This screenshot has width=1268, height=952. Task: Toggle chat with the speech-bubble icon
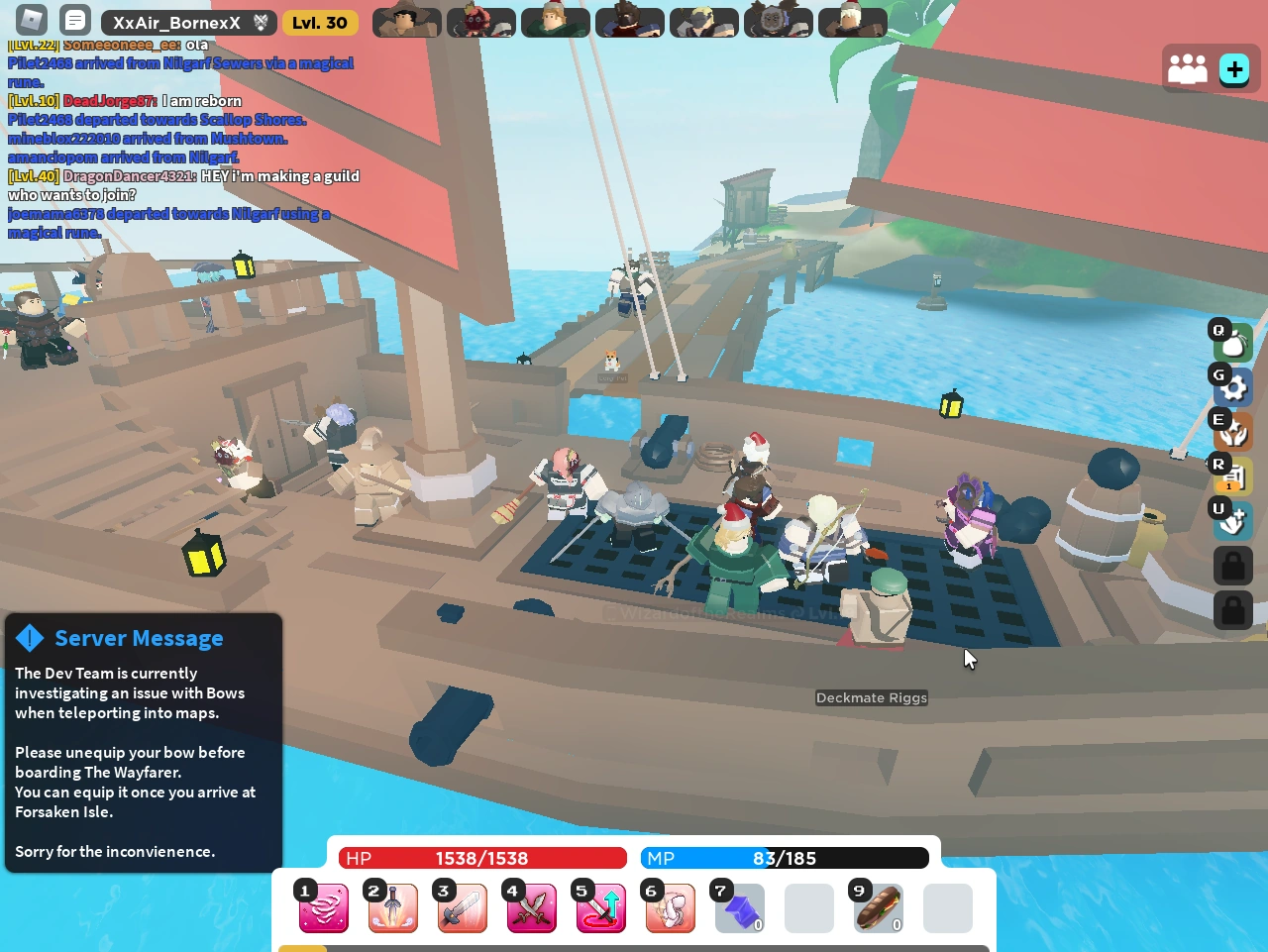pos(74,20)
